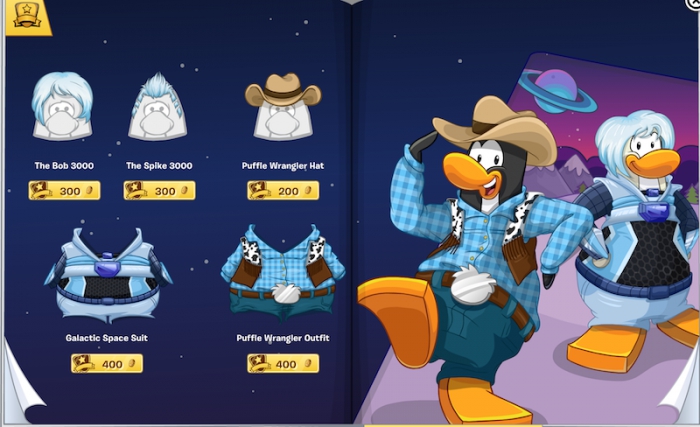This screenshot has width=700, height=427.
Task: Pick the Galactic Space Suit item
Action: (107, 273)
